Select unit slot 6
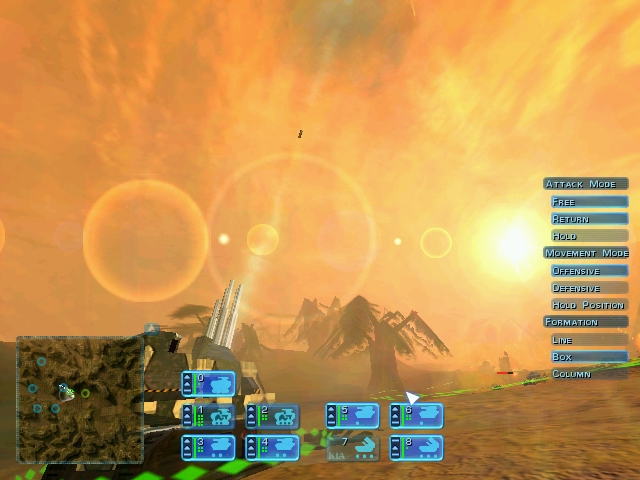This screenshot has width=640, height=480. (x=417, y=416)
